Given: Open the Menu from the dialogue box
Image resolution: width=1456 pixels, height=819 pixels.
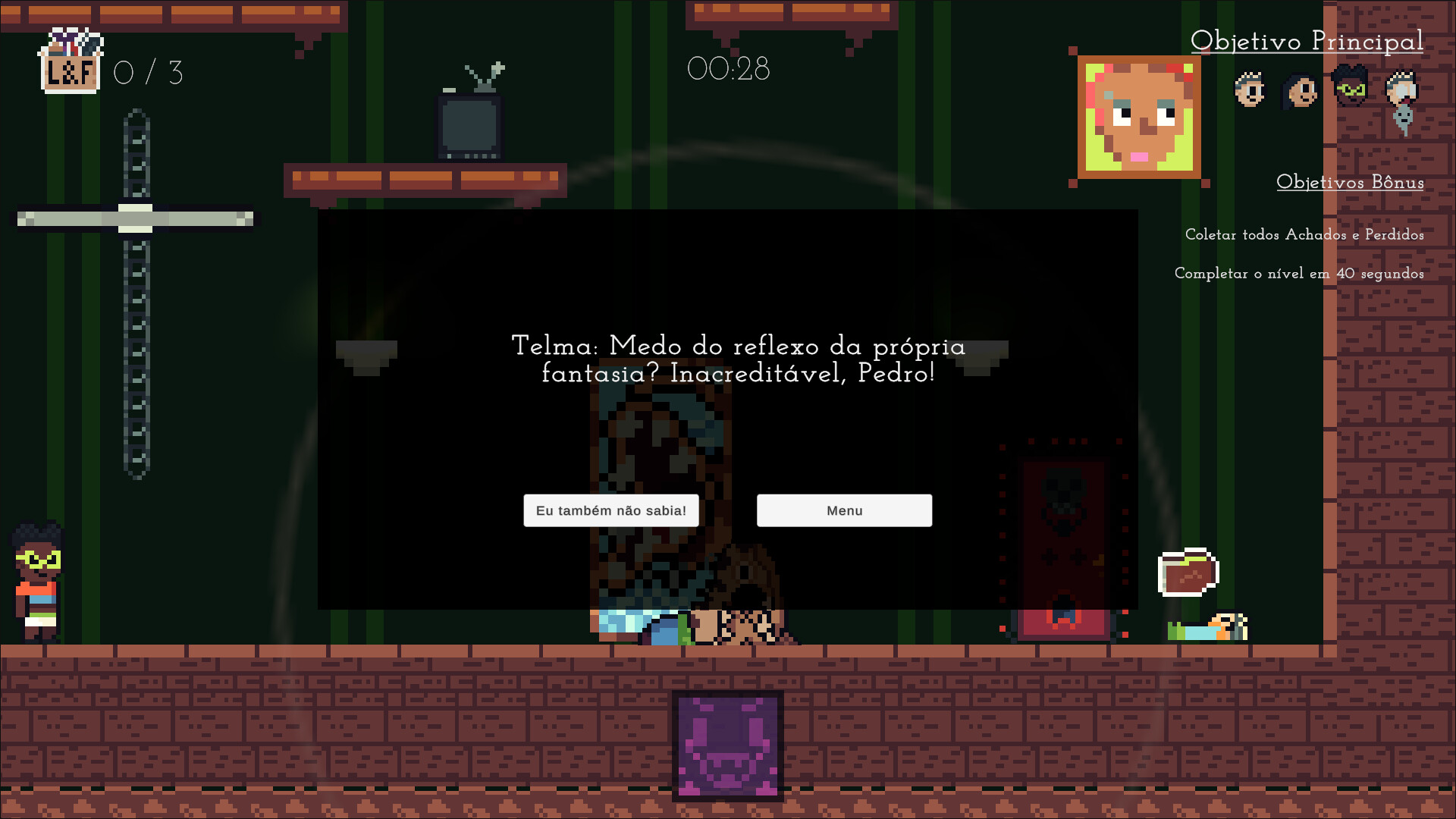Looking at the screenshot, I should point(844,510).
